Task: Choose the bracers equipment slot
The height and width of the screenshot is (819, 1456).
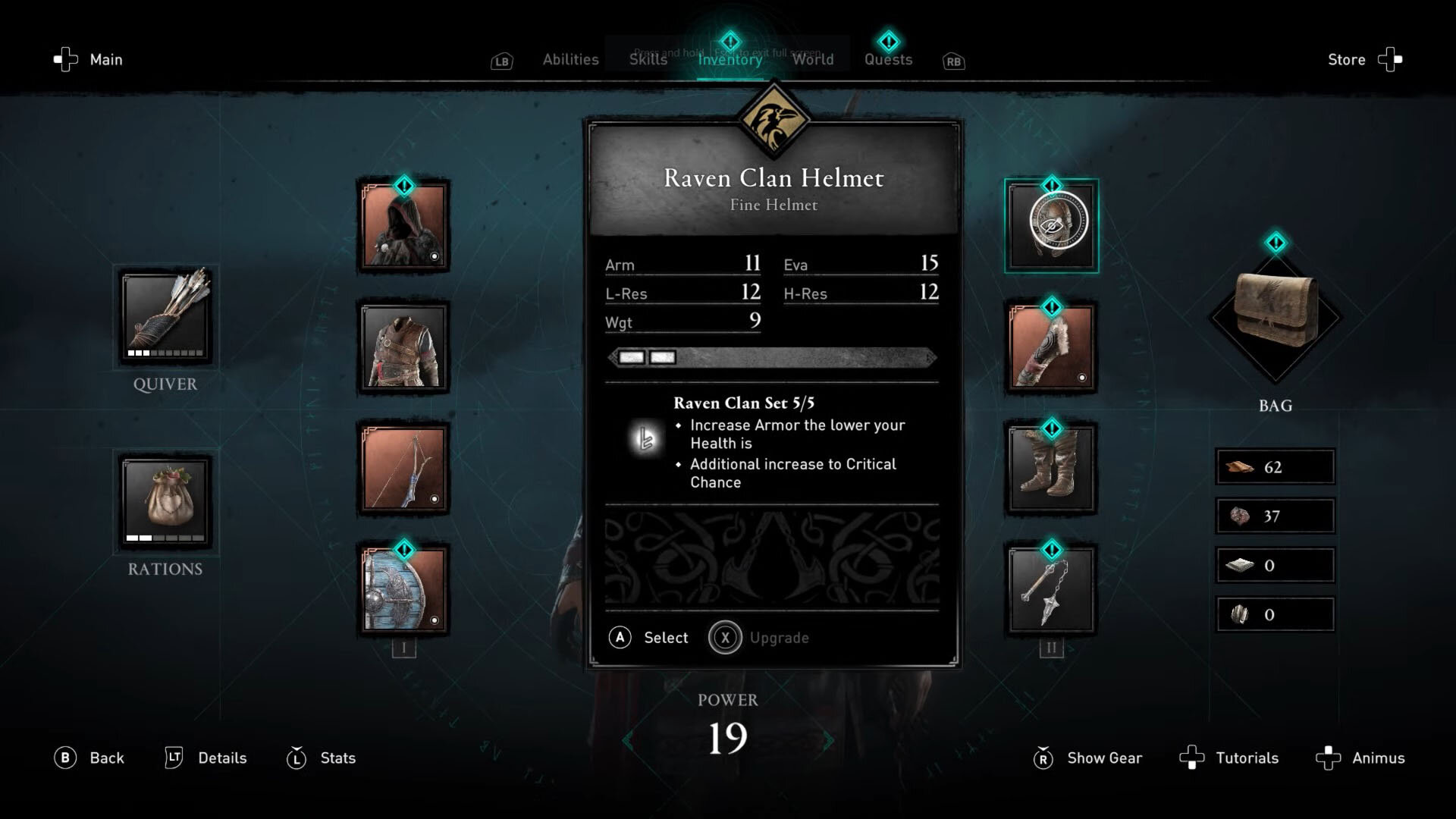Action: (1051, 347)
